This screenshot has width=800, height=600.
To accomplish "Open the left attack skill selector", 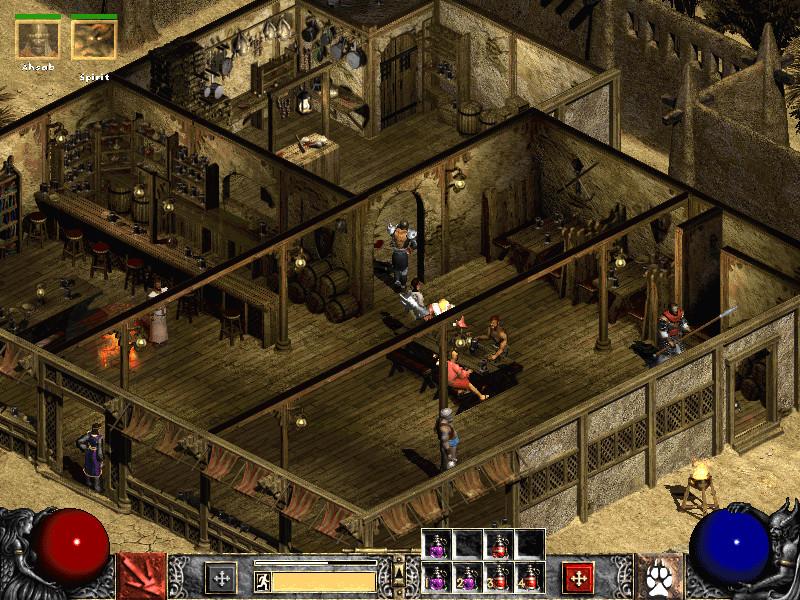I will tap(141, 577).
